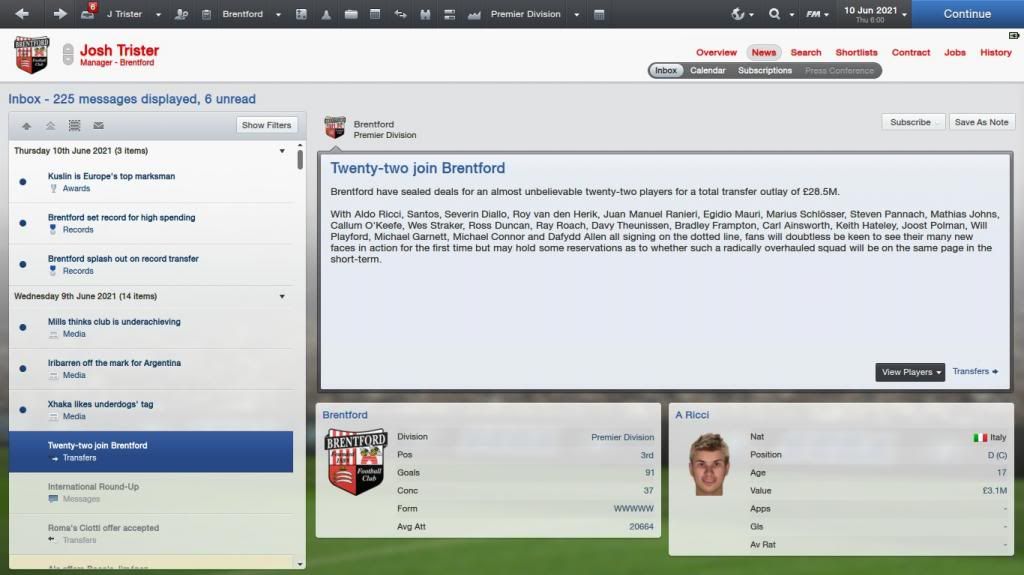Follow the Transfers link in the message
The width and height of the screenshot is (1024, 575).
pos(975,371)
